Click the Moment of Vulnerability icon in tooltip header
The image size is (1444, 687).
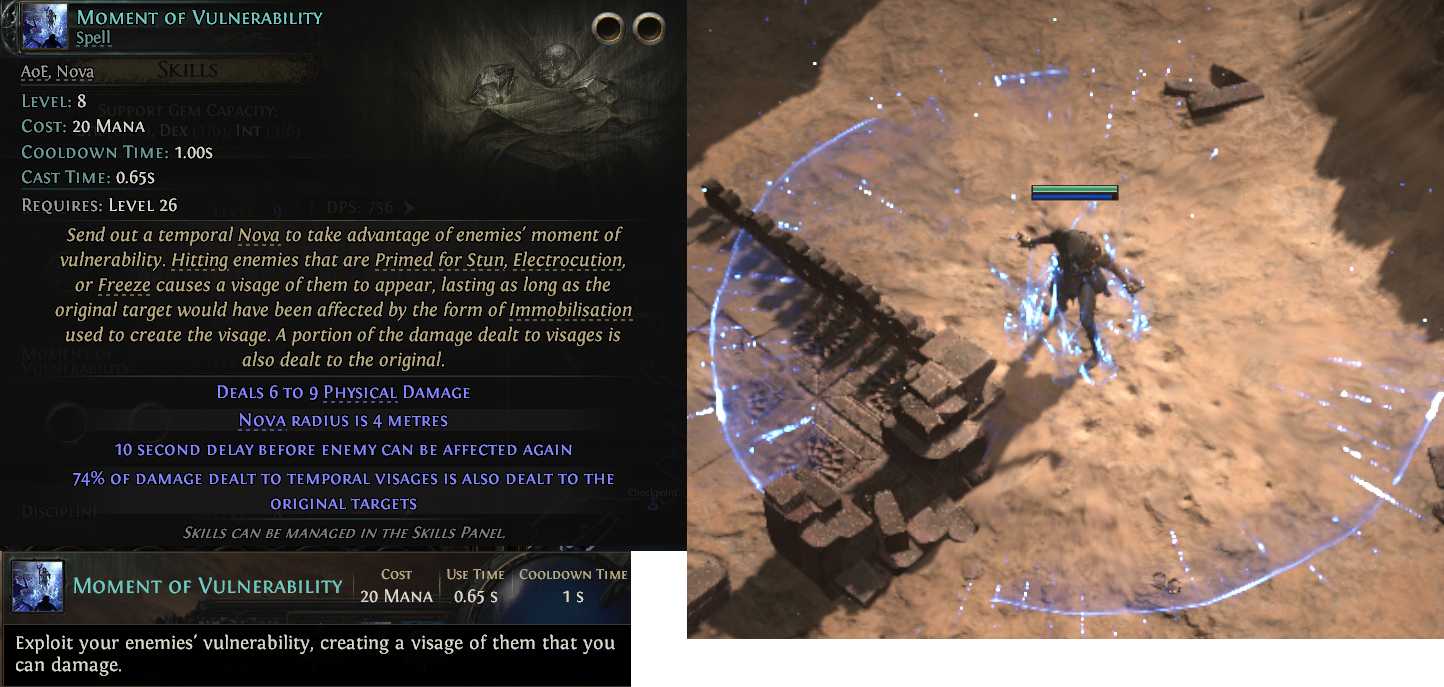(x=43, y=28)
